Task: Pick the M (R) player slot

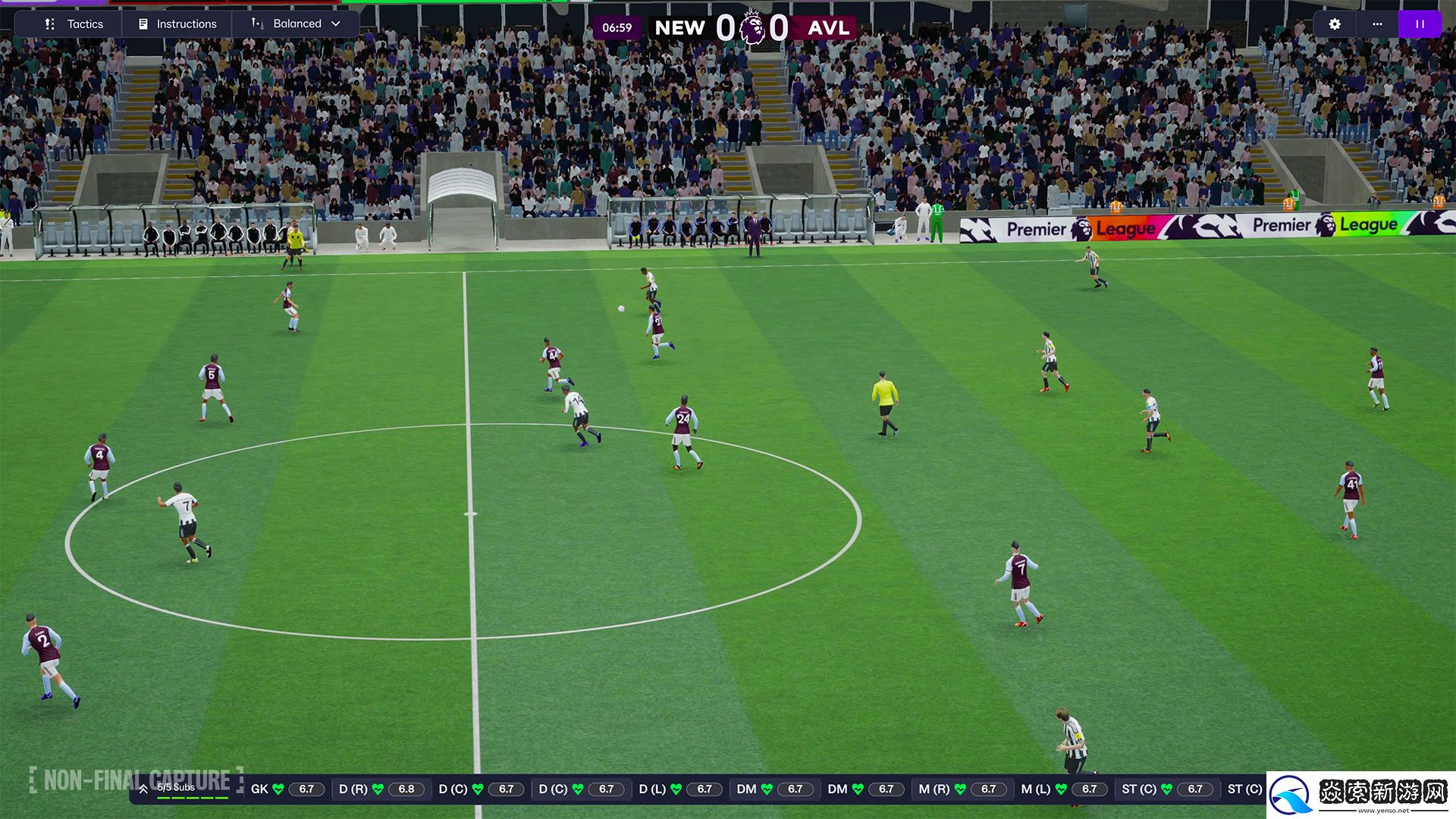Action: pos(962,789)
